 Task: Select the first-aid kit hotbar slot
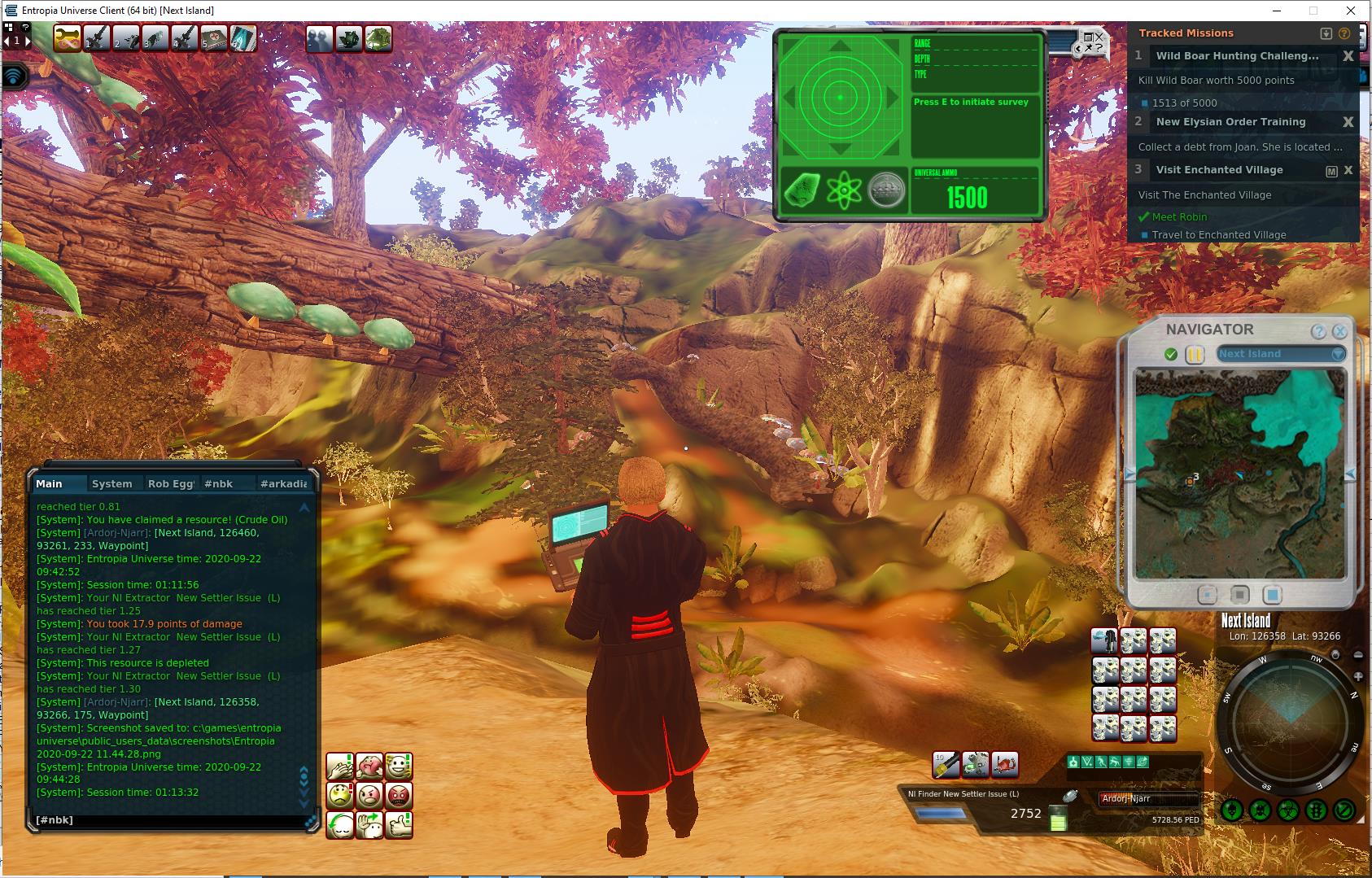(214, 38)
